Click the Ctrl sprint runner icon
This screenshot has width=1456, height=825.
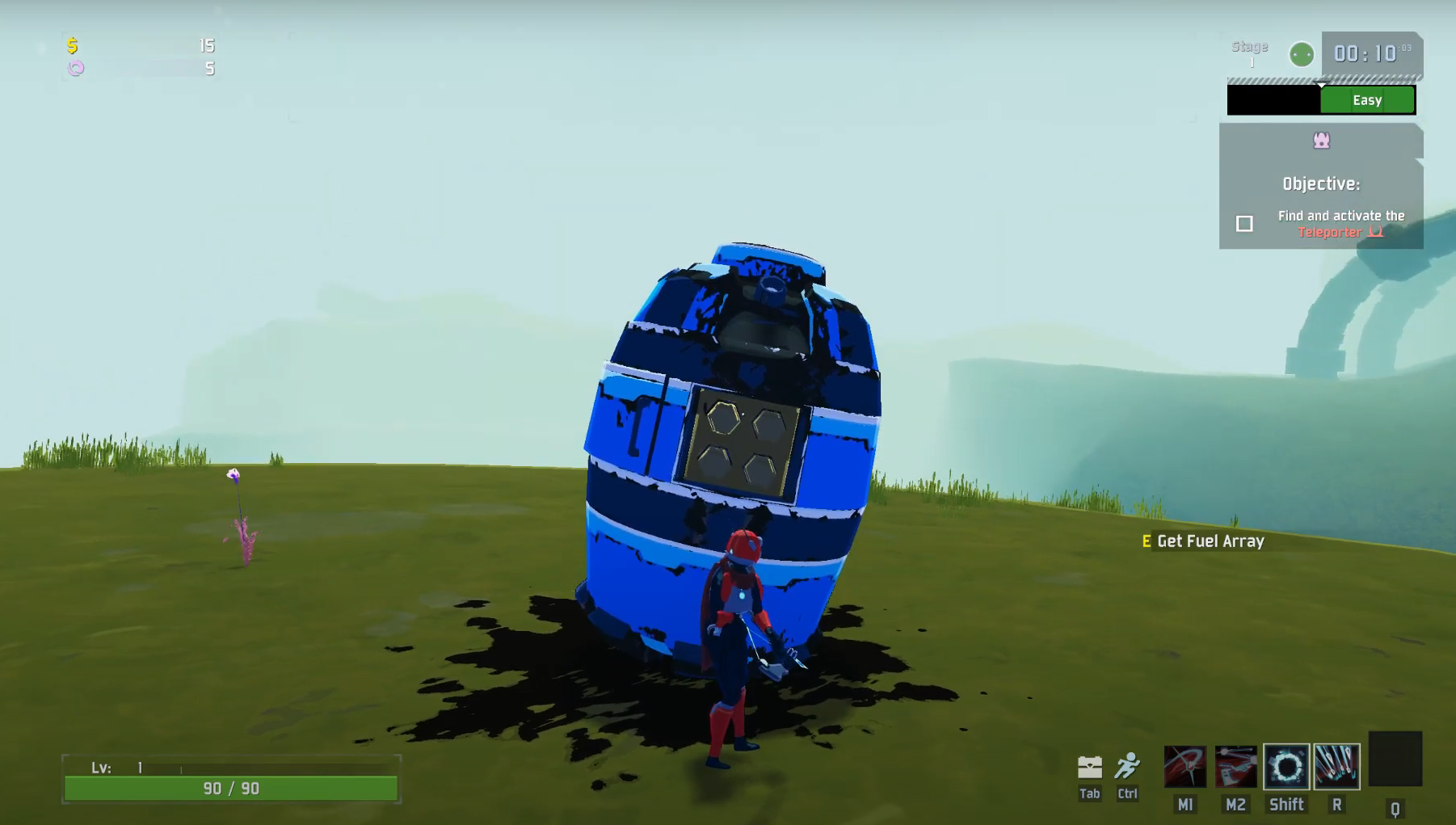1128,766
